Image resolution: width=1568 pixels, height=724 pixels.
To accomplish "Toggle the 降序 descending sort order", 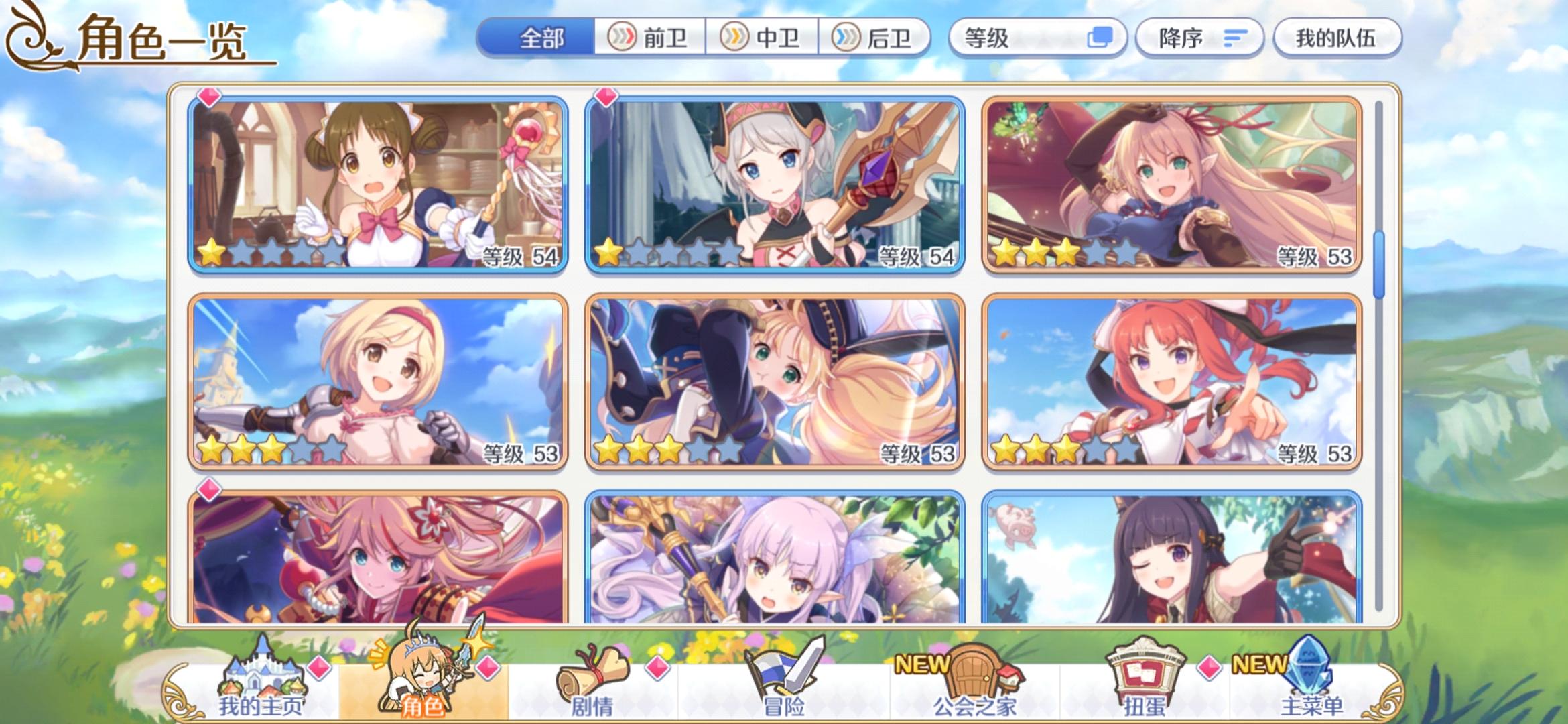I will [x=1199, y=38].
